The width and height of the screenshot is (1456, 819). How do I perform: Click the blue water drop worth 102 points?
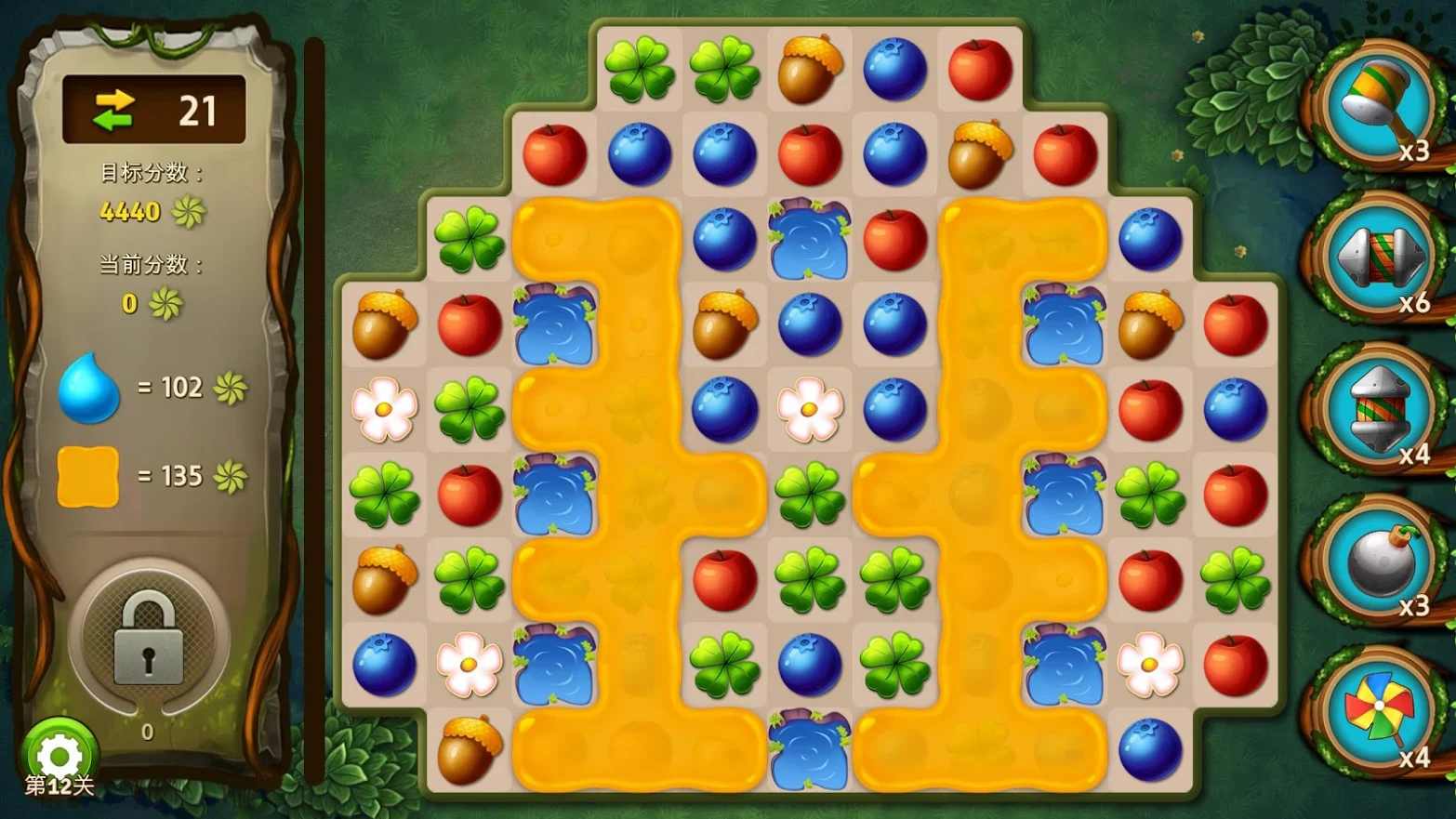tap(89, 388)
